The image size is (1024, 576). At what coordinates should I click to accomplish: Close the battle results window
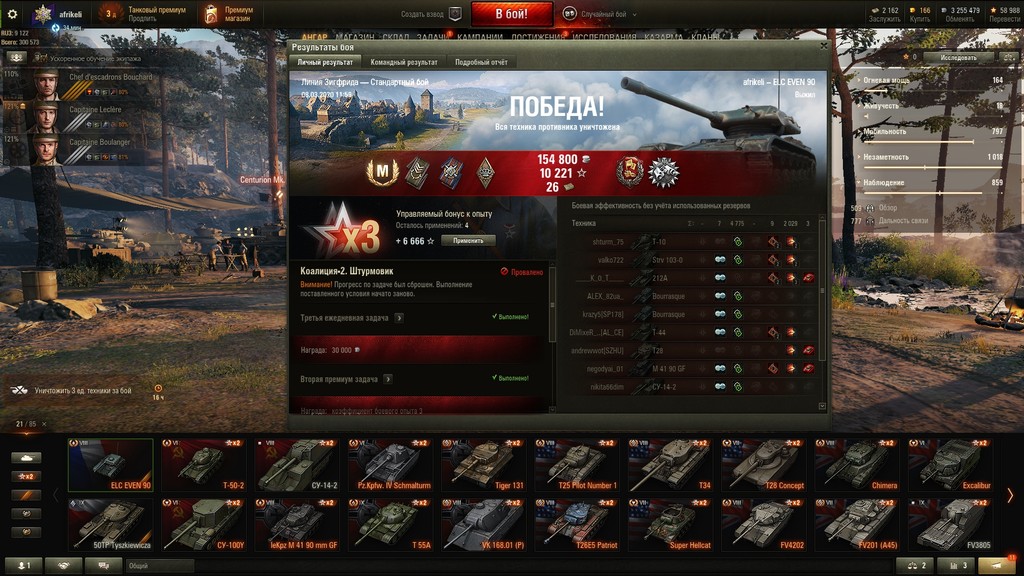coord(823,46)
